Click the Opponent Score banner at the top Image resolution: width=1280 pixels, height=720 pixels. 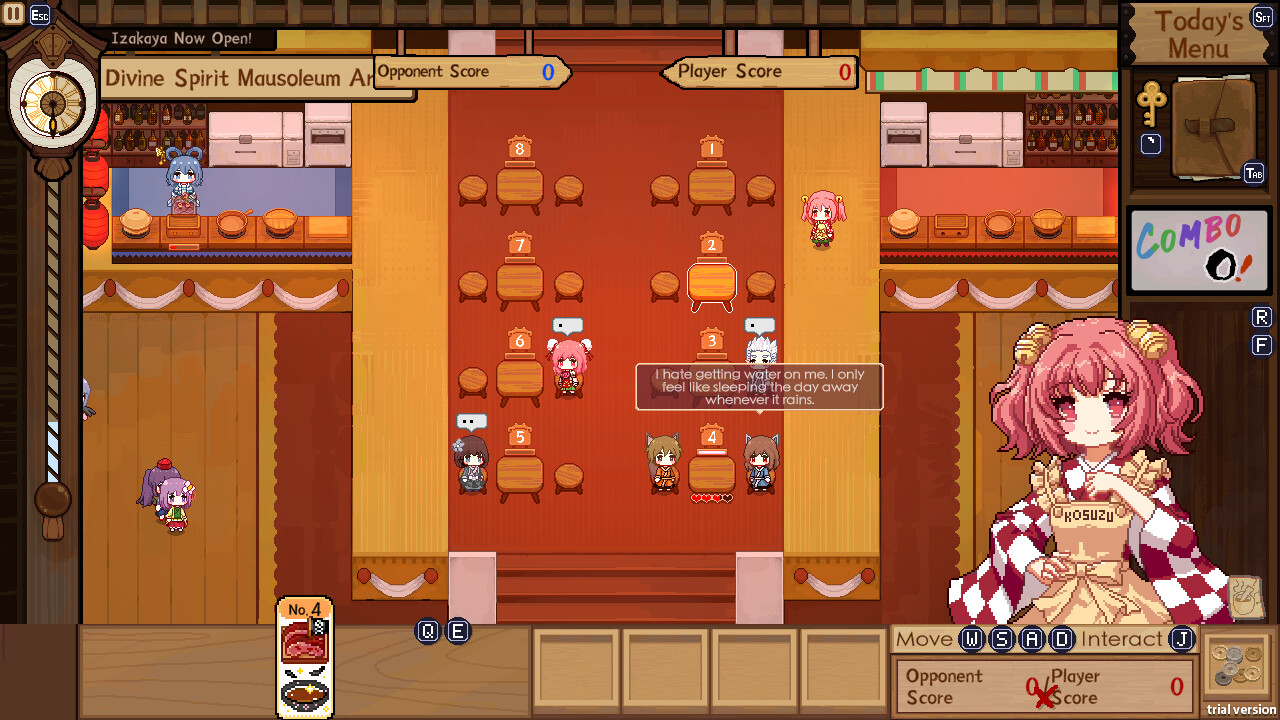click(470, 72)
